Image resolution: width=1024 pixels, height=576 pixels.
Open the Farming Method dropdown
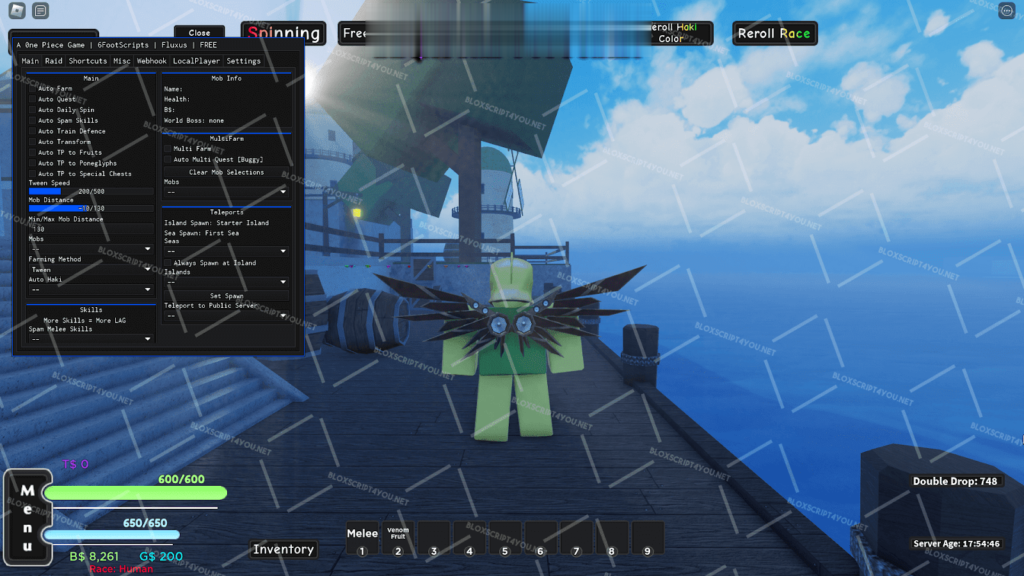[91, 269]
